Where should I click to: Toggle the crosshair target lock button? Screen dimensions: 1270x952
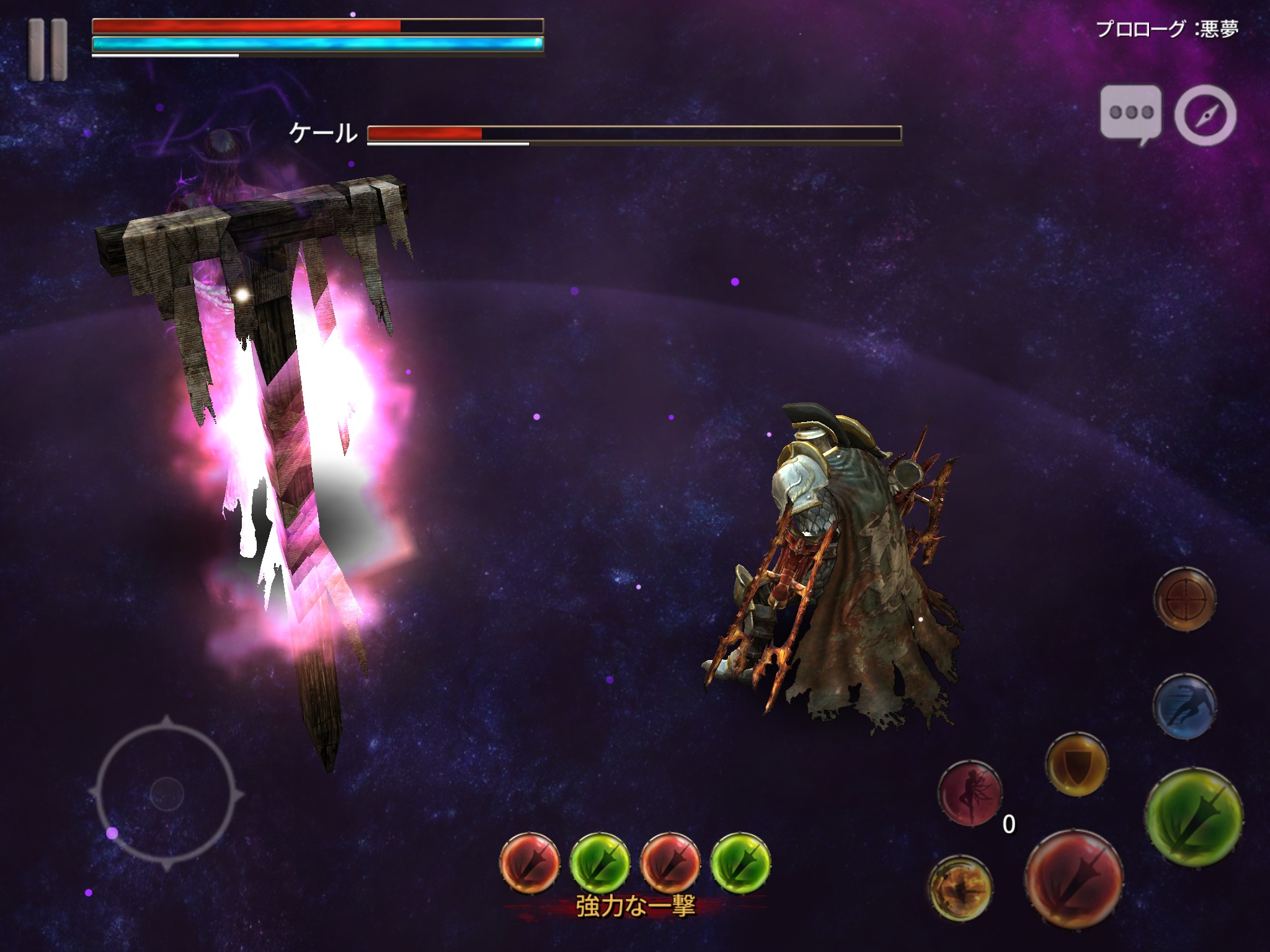[1184, 599]
